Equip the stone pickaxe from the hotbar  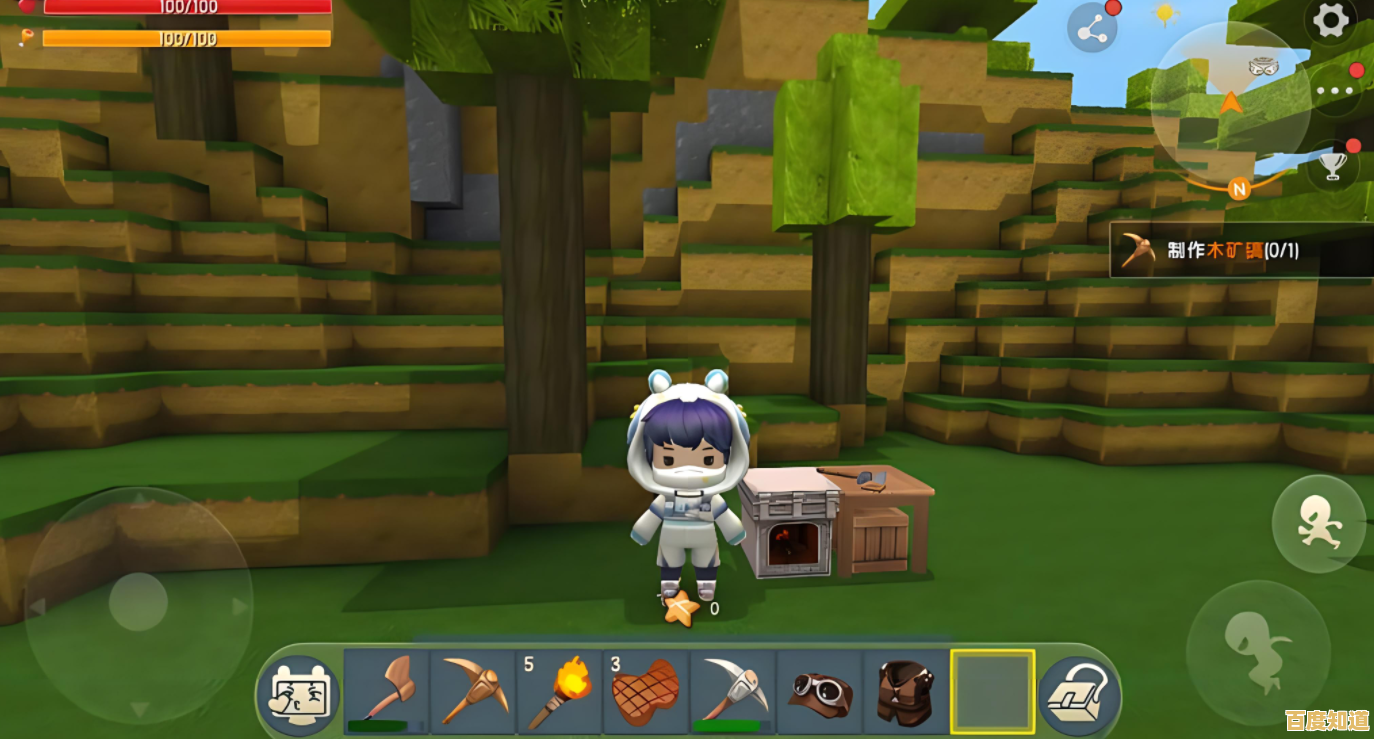[732, 691]
